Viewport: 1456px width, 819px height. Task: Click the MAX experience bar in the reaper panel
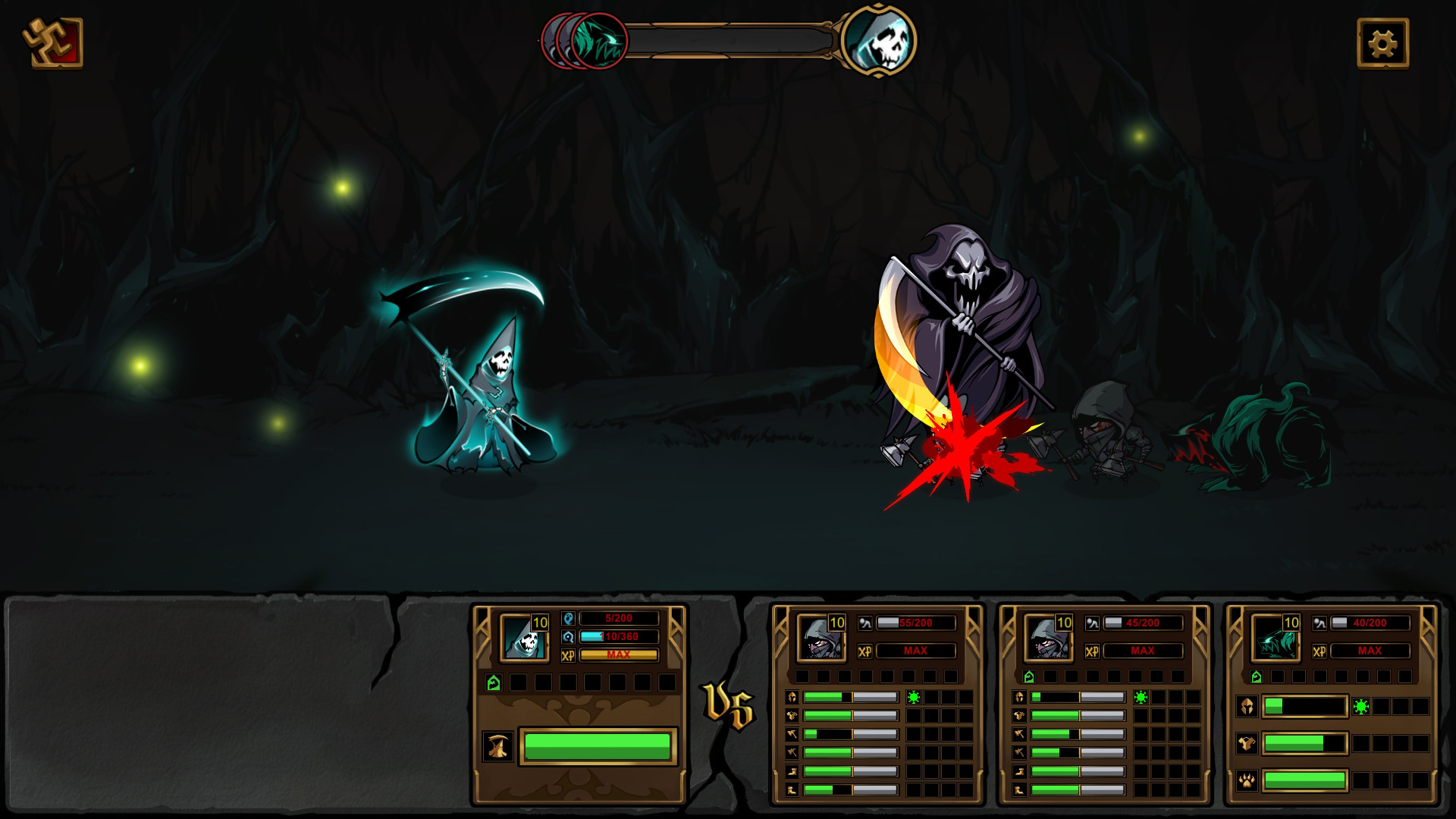click(619, 654)
